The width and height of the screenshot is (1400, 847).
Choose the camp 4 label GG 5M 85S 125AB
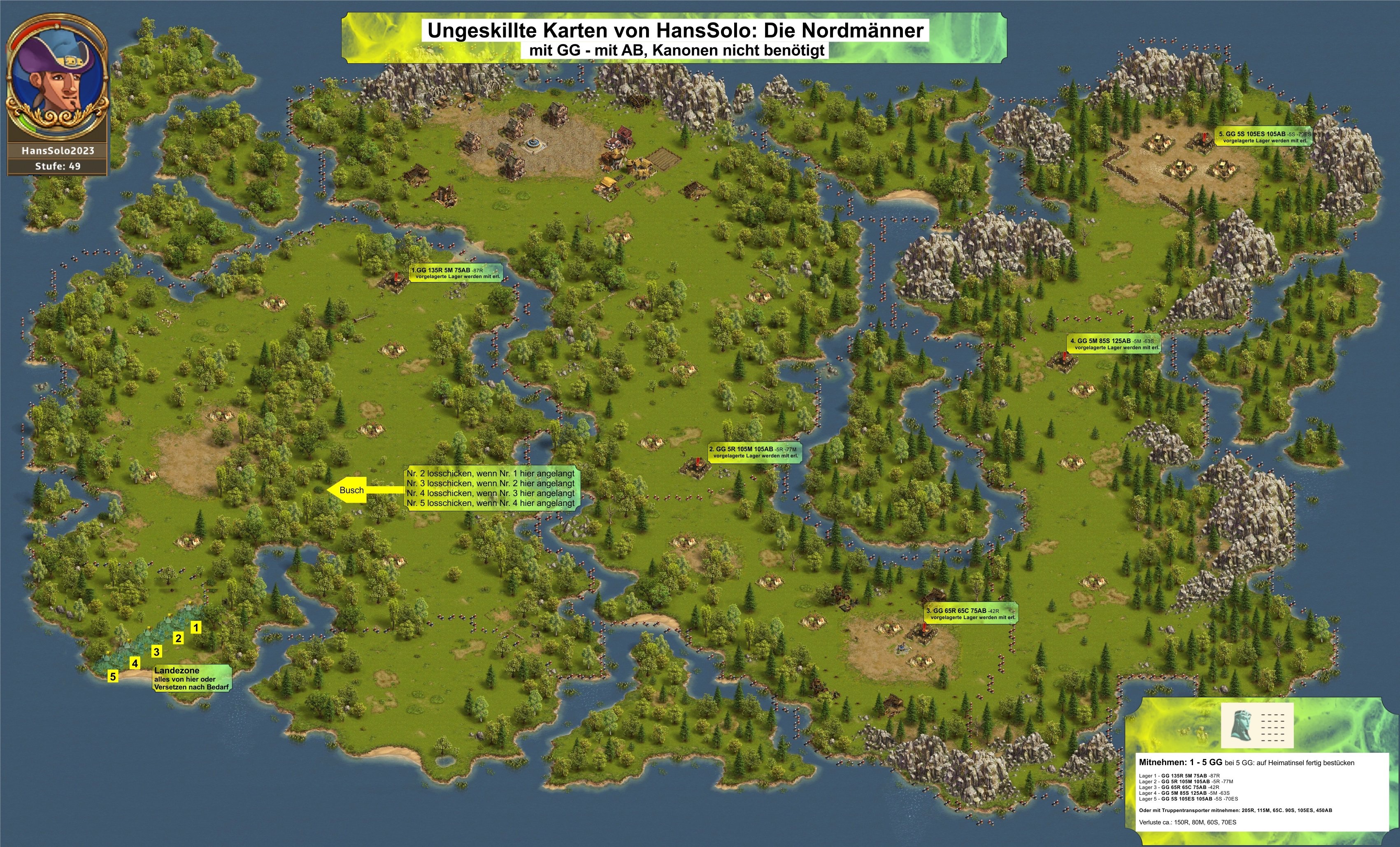point(1115,344)
